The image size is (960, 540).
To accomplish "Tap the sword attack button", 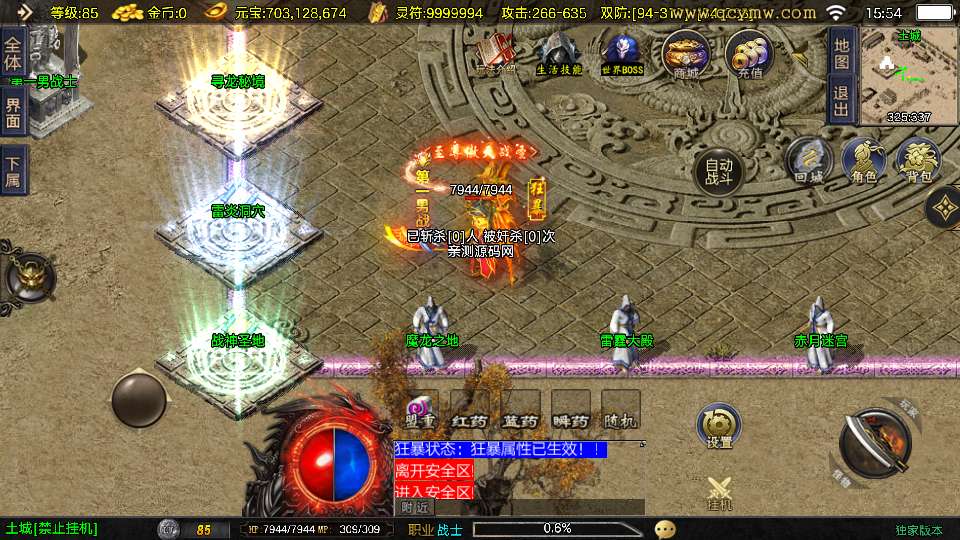I will point(873,442).
